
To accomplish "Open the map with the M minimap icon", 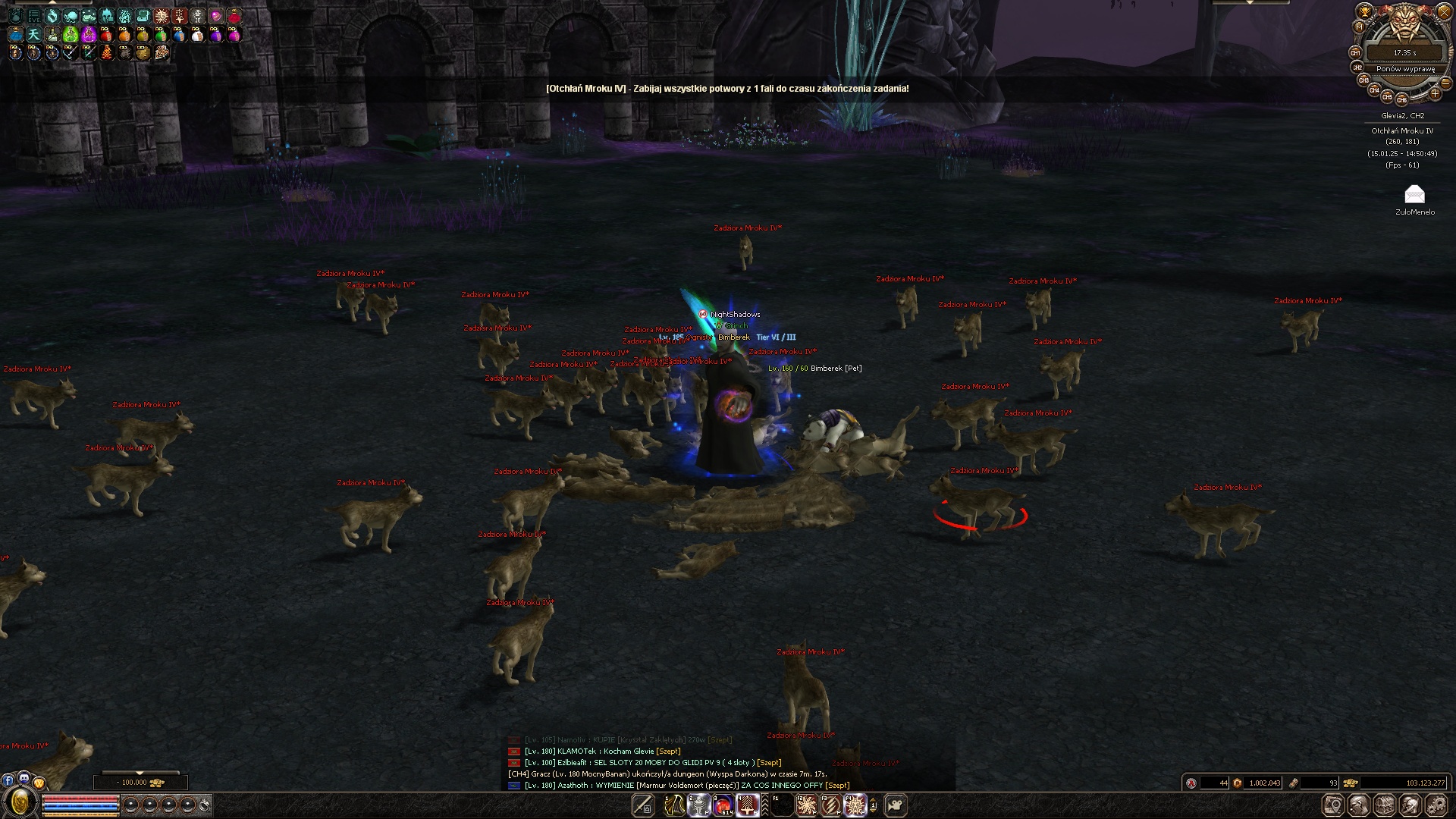I will pos(1359,26).
